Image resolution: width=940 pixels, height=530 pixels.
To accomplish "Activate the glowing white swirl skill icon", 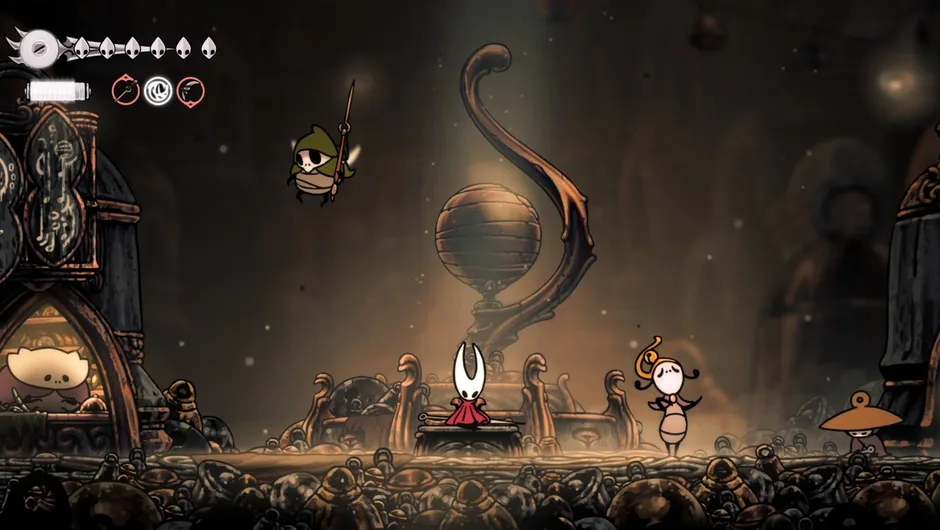I will [x=158, y=91].
